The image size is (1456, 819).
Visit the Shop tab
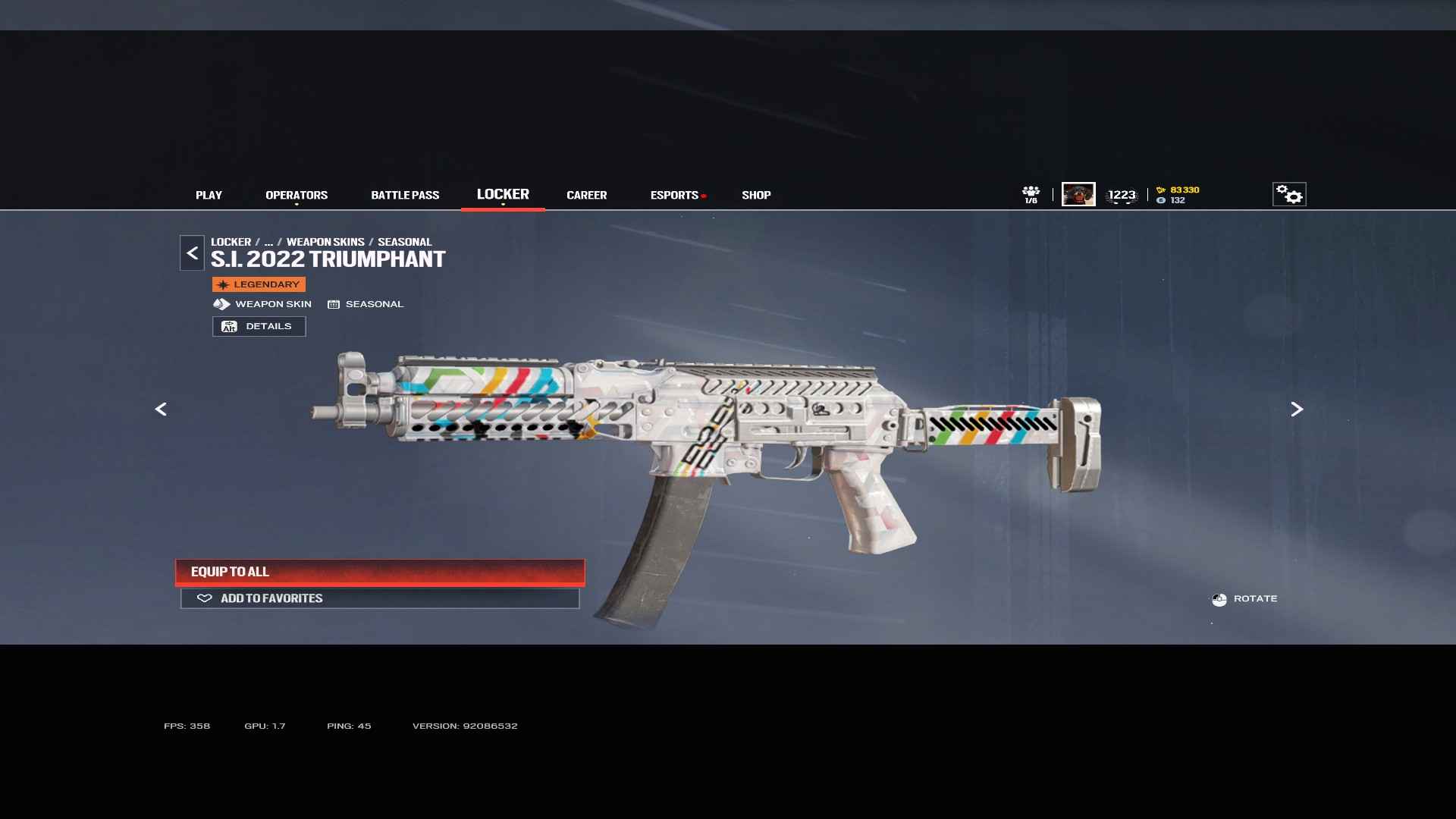tap(756, 195)
